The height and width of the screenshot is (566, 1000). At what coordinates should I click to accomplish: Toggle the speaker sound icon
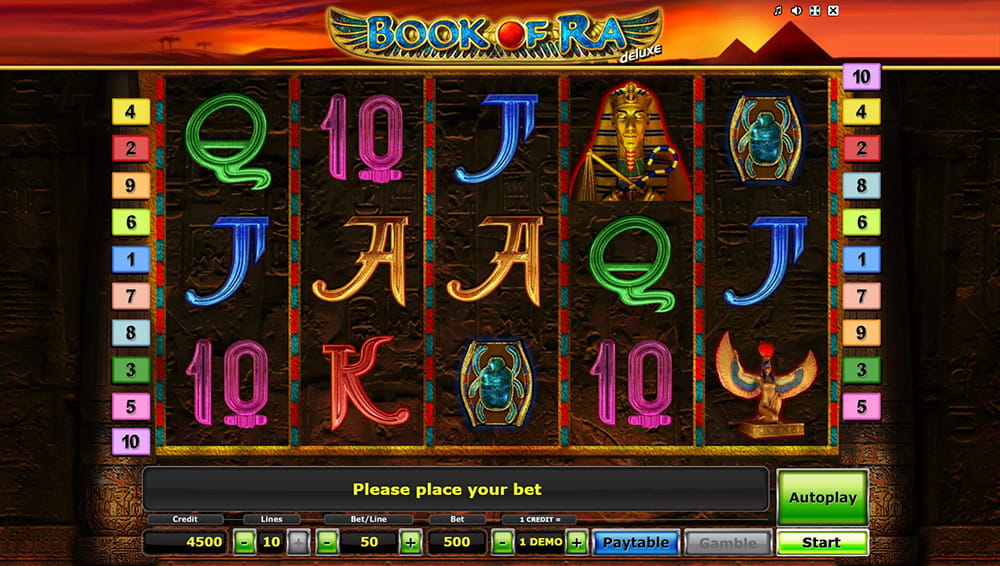click(x=796, y=11)
